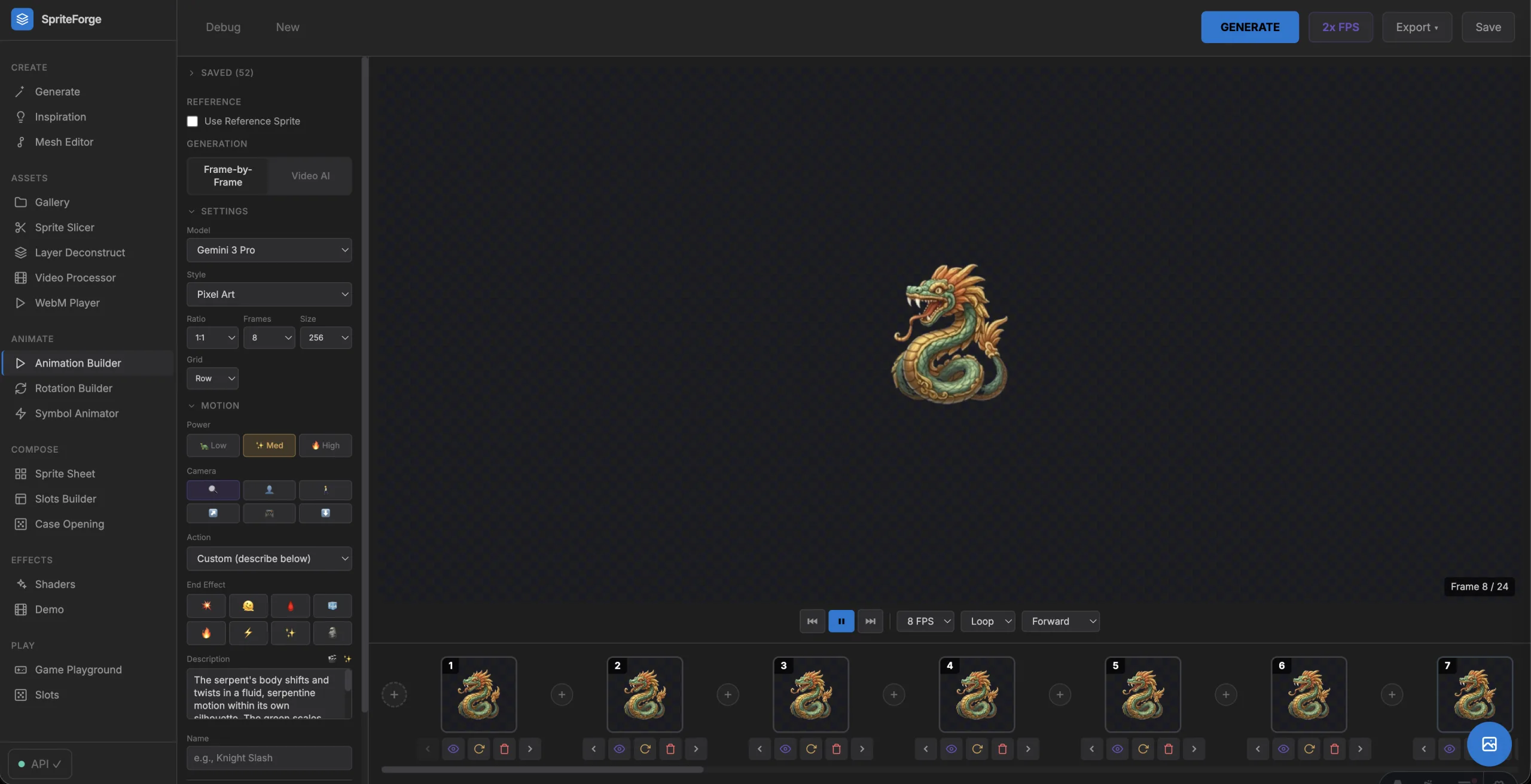Screen dimensions: 1531x784
Task: Toggle visibility of frame 2
Action: pos(619,749)
